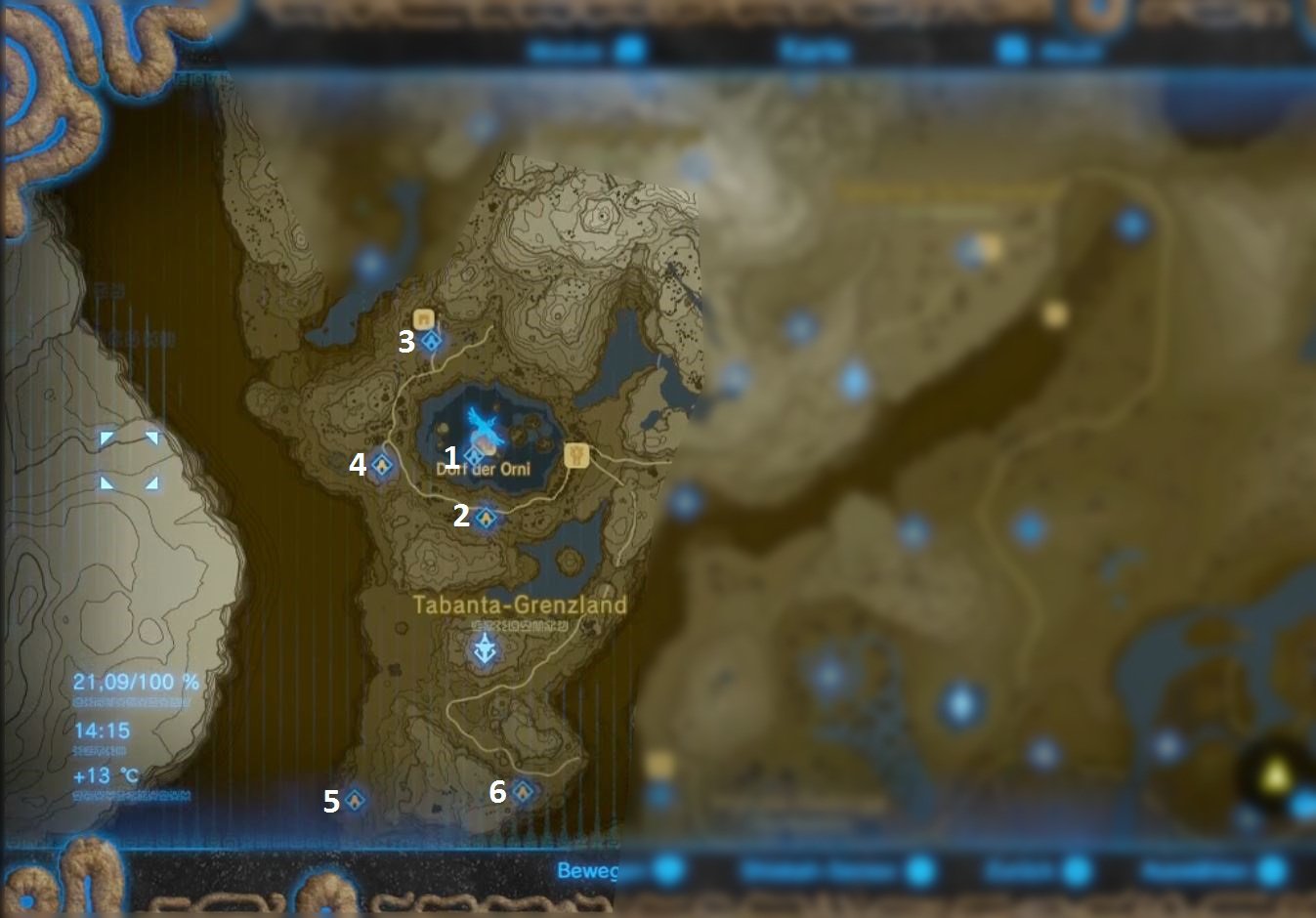Click the Rito Village bird emblem on the lake
1316x918 pixels.
(481, 422)
